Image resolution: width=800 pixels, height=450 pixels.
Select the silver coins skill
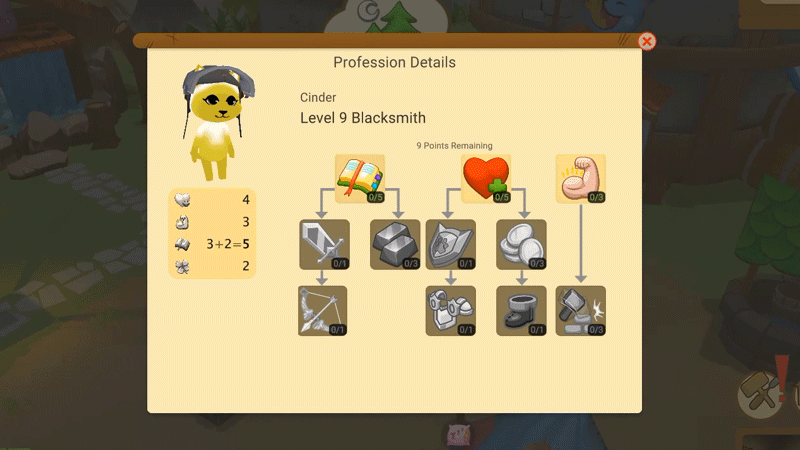tap(521, 244)
